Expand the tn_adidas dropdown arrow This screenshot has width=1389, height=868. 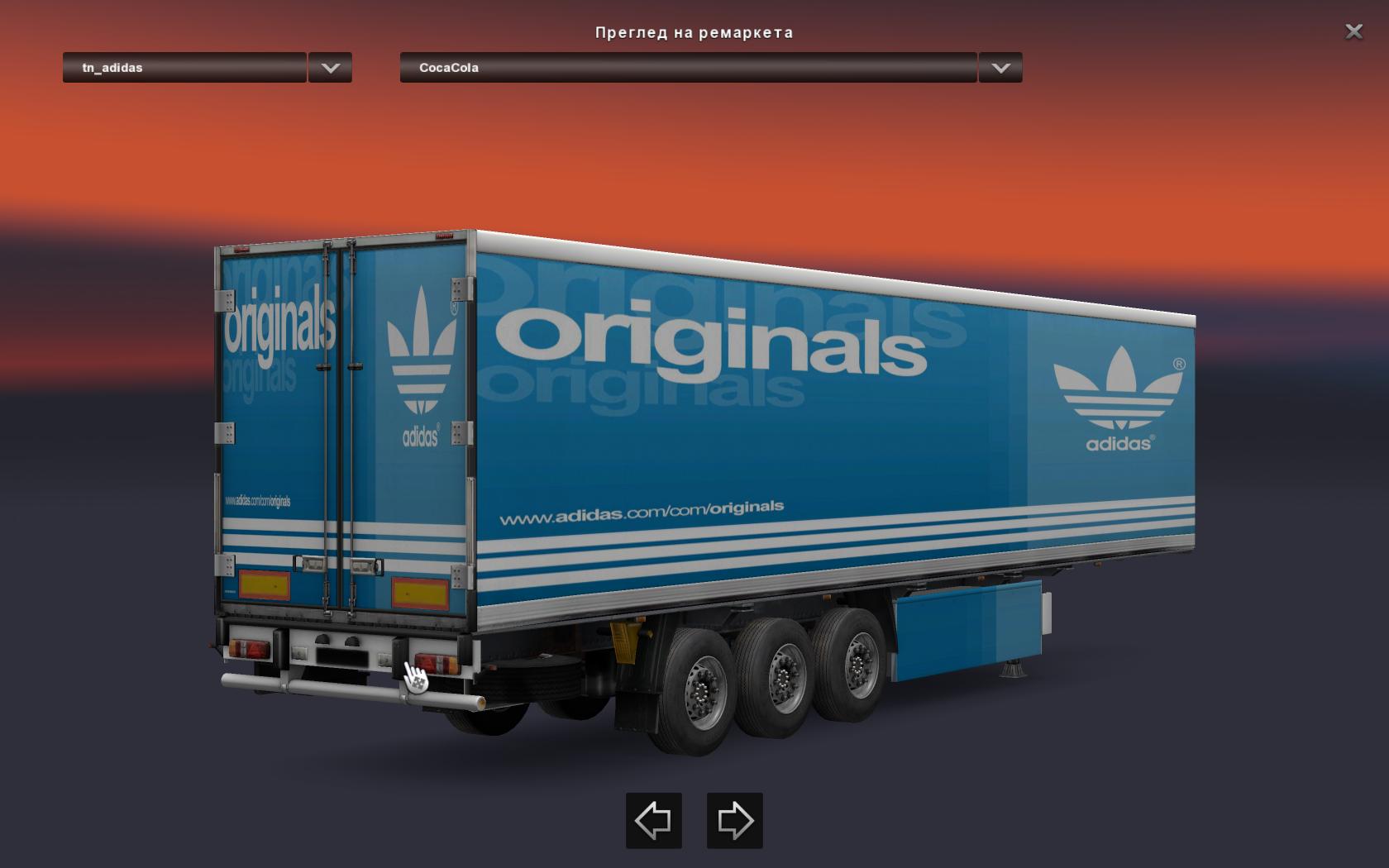(x=330, y=68)
